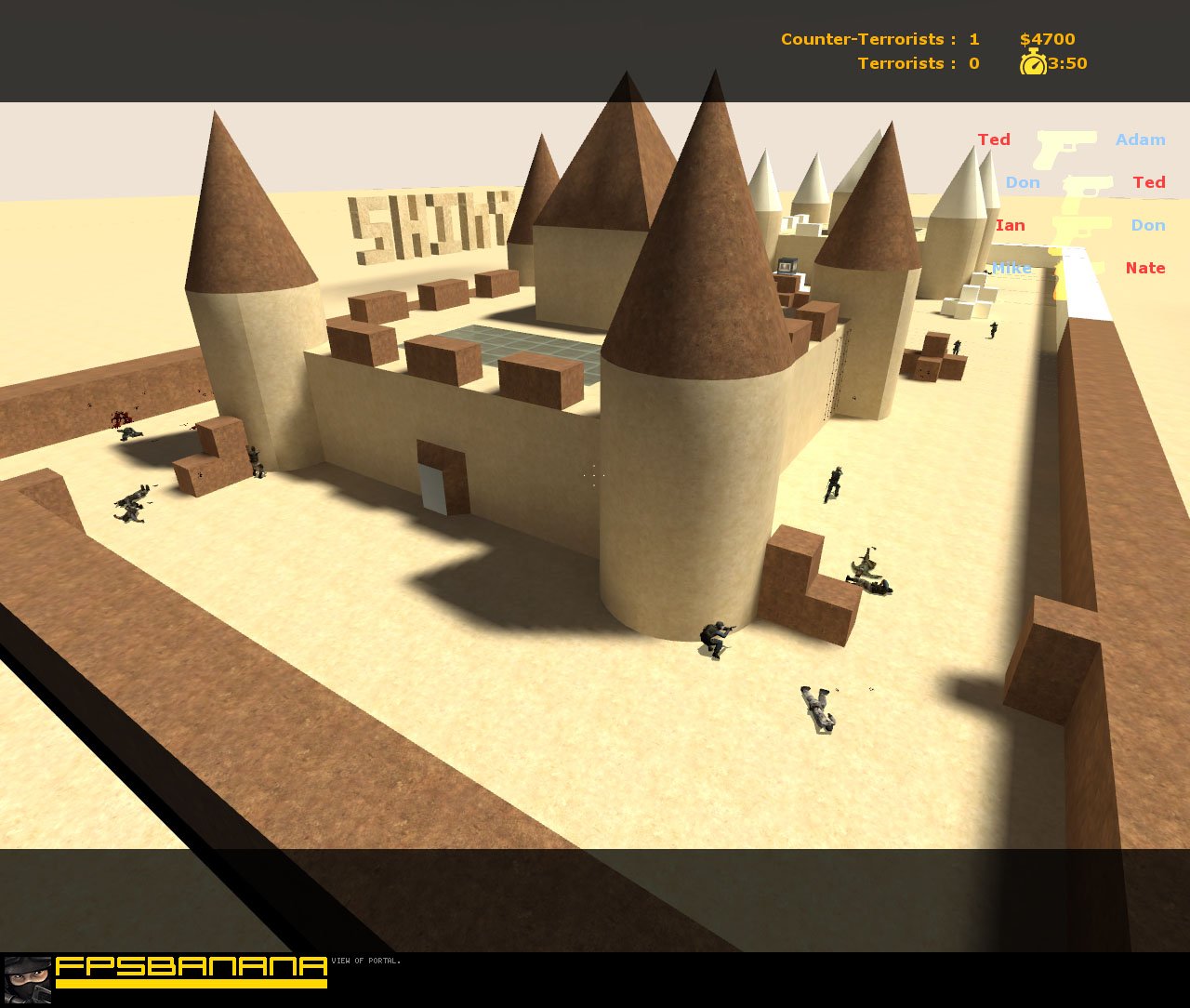Toggle Ted's name in the top kill feed entry
This screenshot has height=1008, width=1190.
click(x=995, y=139)
